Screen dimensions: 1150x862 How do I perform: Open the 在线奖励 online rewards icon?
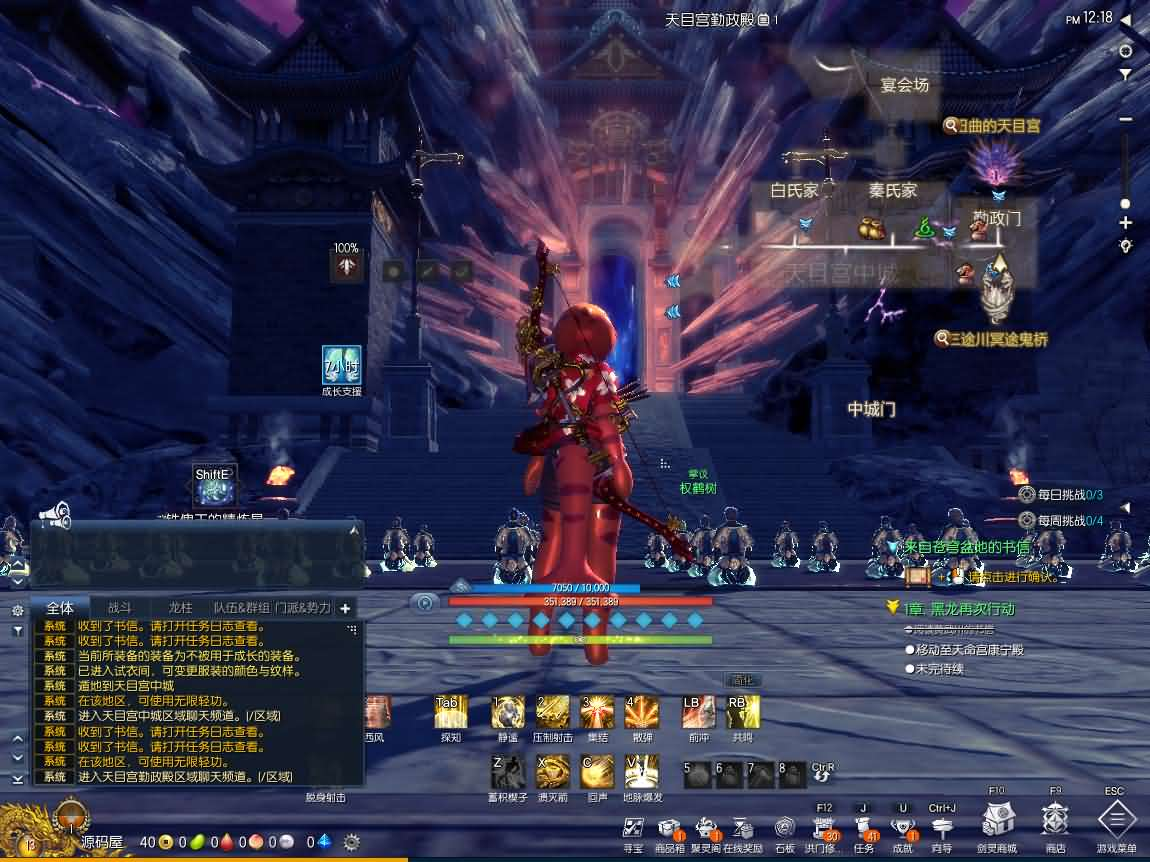tap(743, 829)
